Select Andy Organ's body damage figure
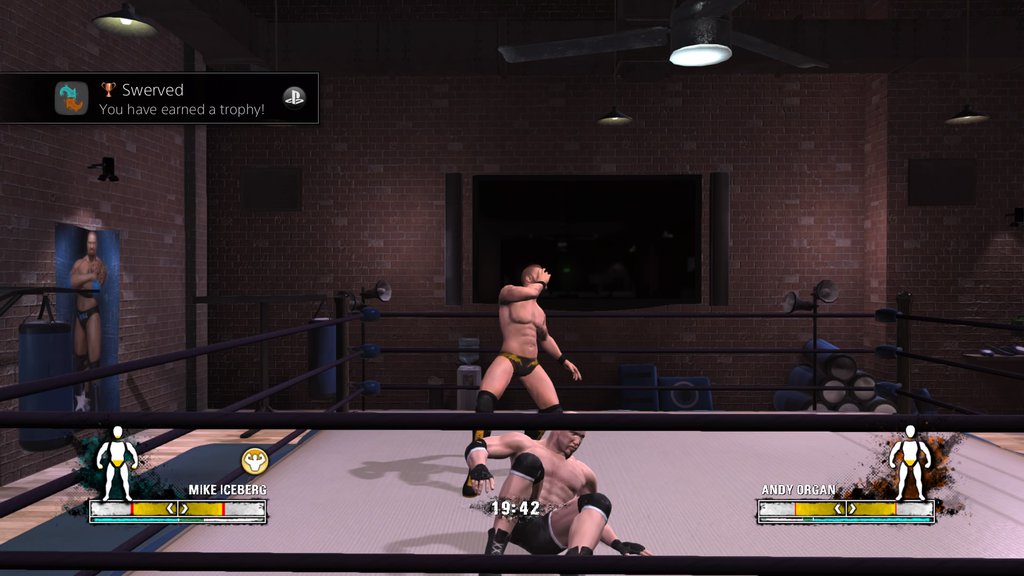The image size is (1024, 576). click(909, 463)
